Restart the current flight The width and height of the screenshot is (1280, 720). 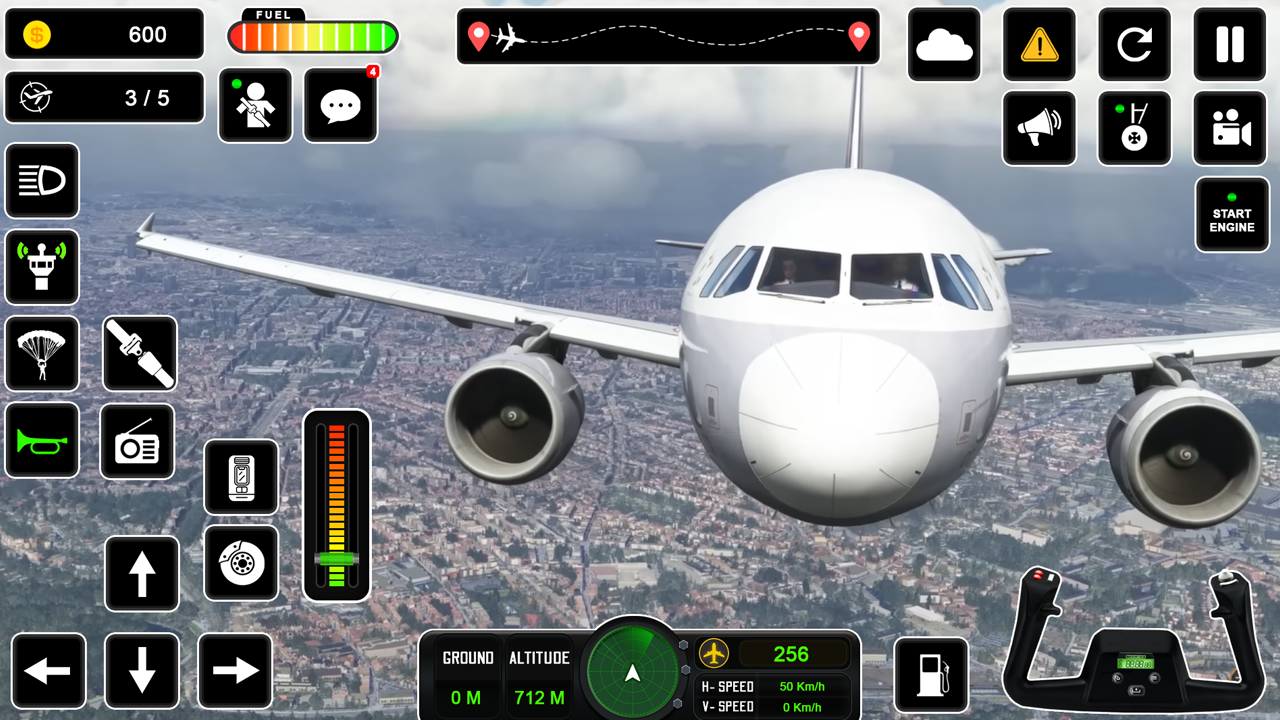pos(1134,44)
